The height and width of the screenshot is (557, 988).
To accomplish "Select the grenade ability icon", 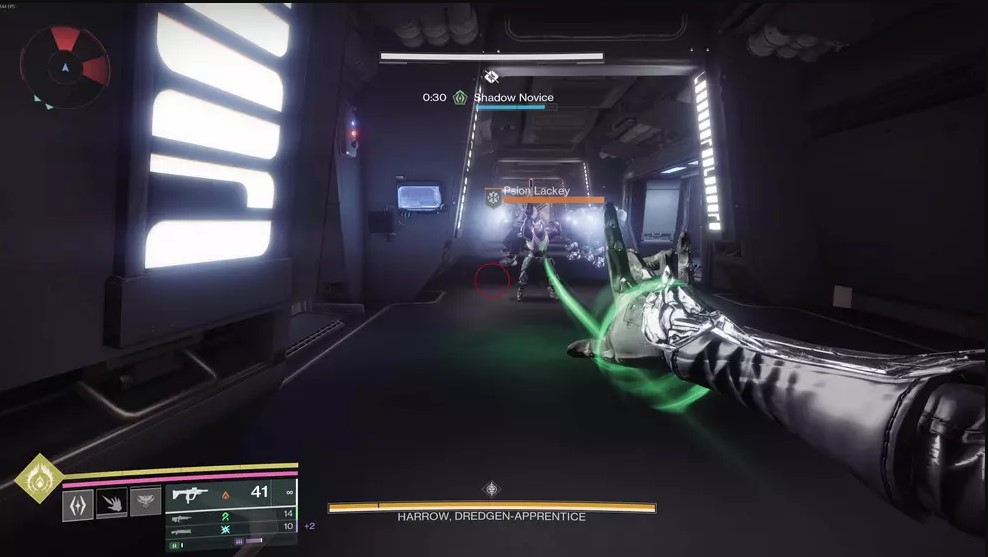I will [x=79, y=503].
